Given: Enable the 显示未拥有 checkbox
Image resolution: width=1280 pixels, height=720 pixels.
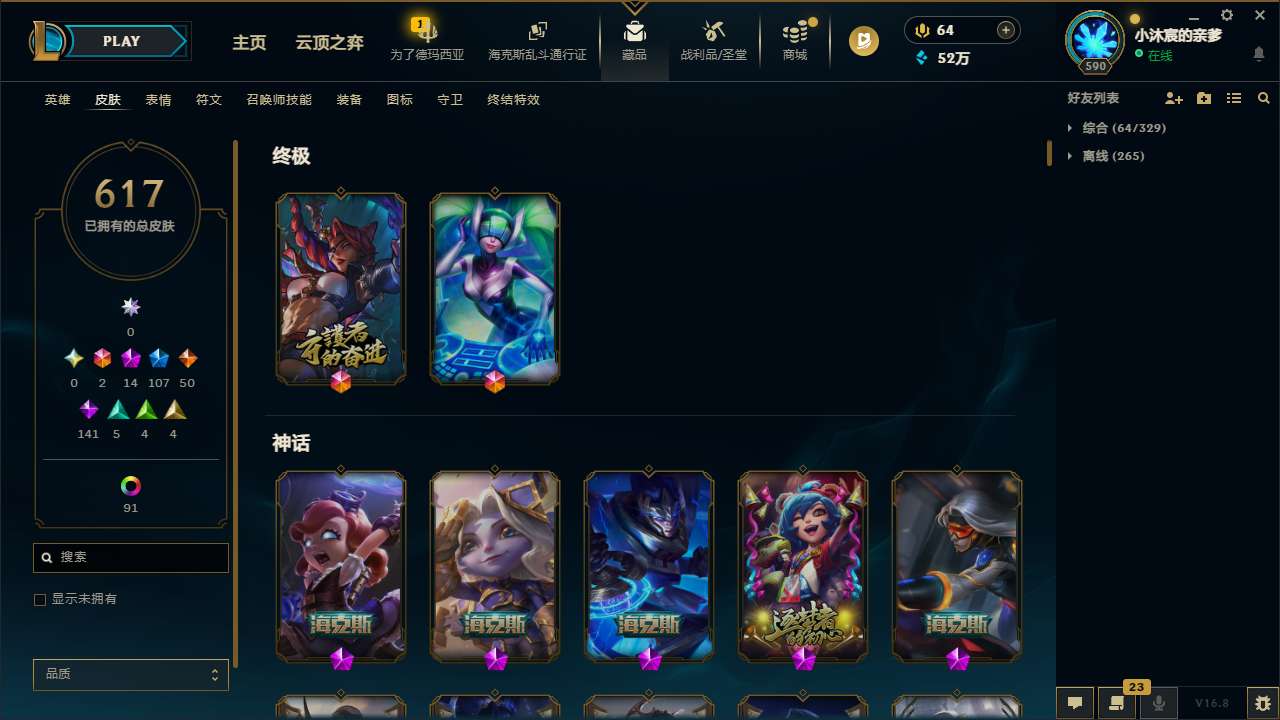Looking at the screenshot, I should (40, 599).
